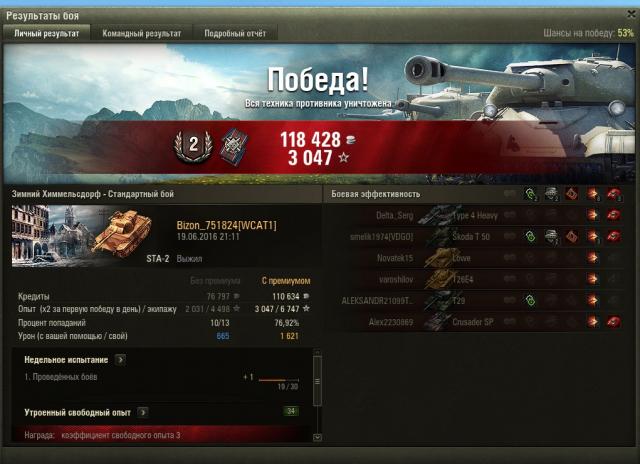Open the Подробный отчёт tab

click(x=235, y=33)
